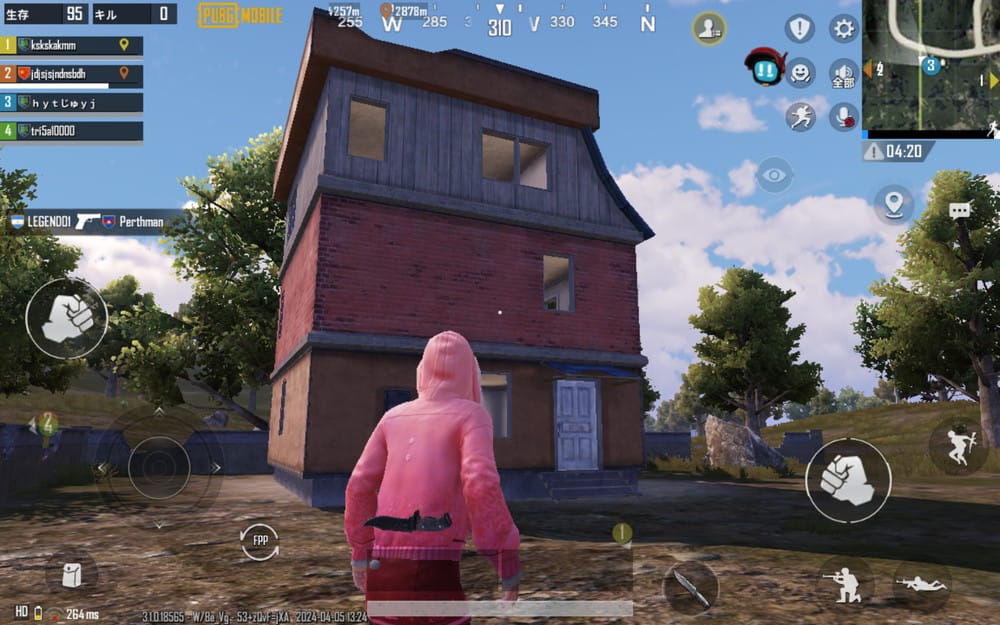Image resolution: width=1000 pixels, height=625 pixels.
Task: Toggle crouch stance
Action: [845, 583]
